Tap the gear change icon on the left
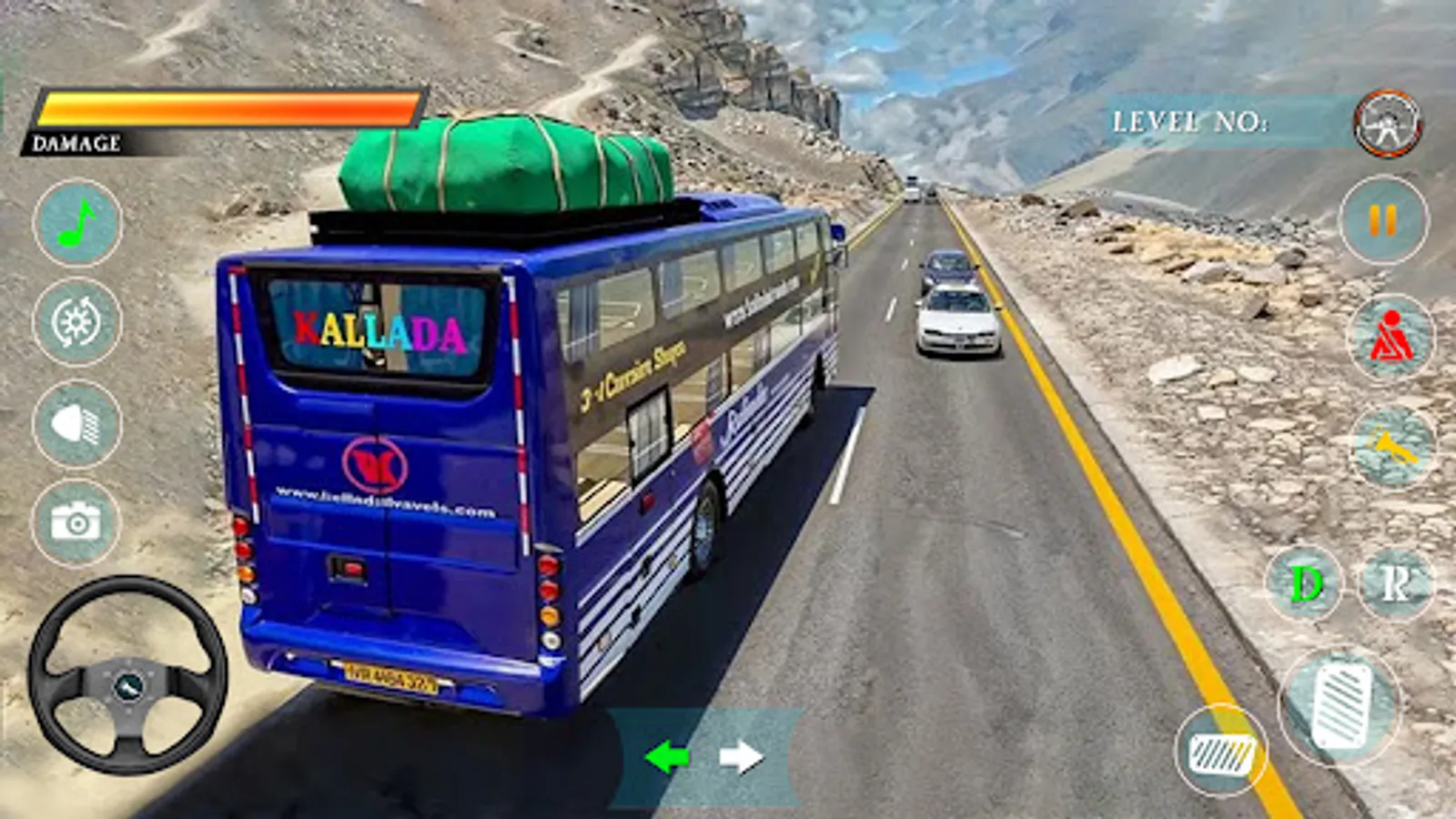Image resolution: width=1456 pixels, height=819 pixels. pos(77,323)
